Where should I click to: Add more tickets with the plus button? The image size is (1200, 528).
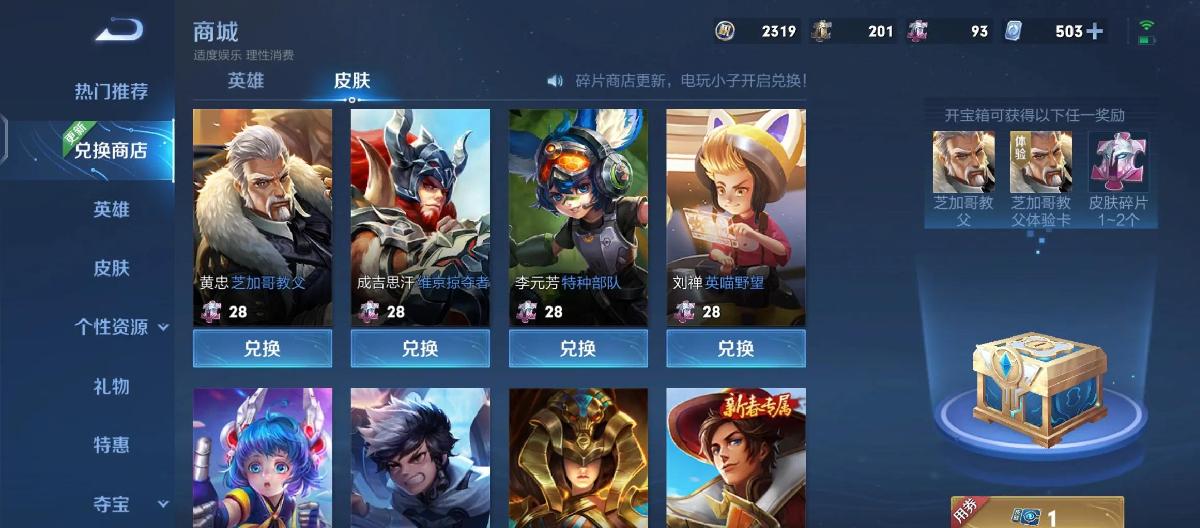point(1095,31)
